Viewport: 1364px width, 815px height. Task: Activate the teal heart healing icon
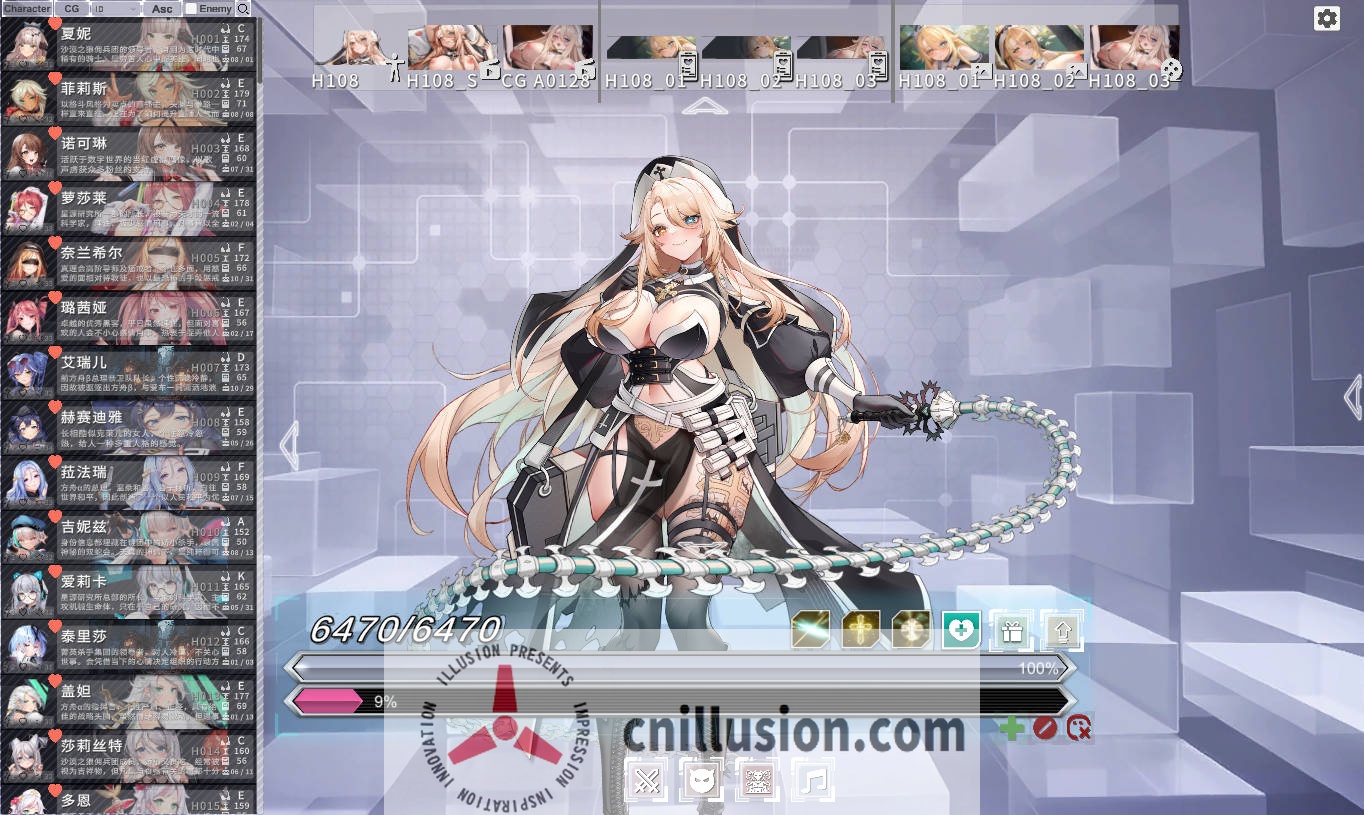[959, 630]
